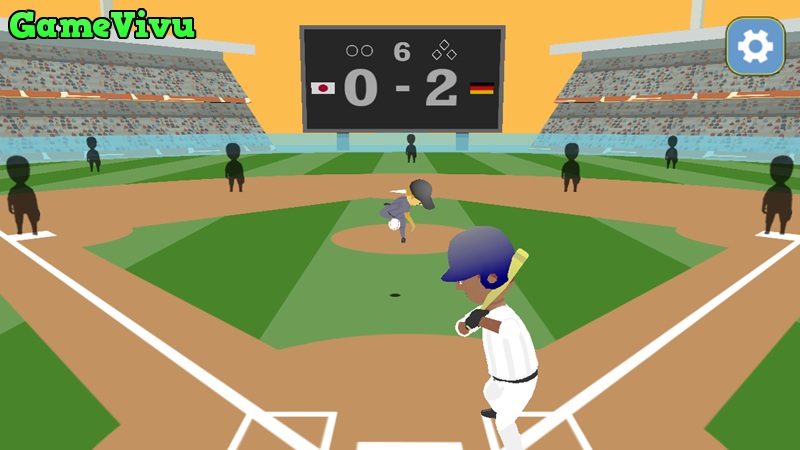The width and height of the screenshot is (800, 450).
Task: Click the GameVivu logo
Action: [102, 25]
